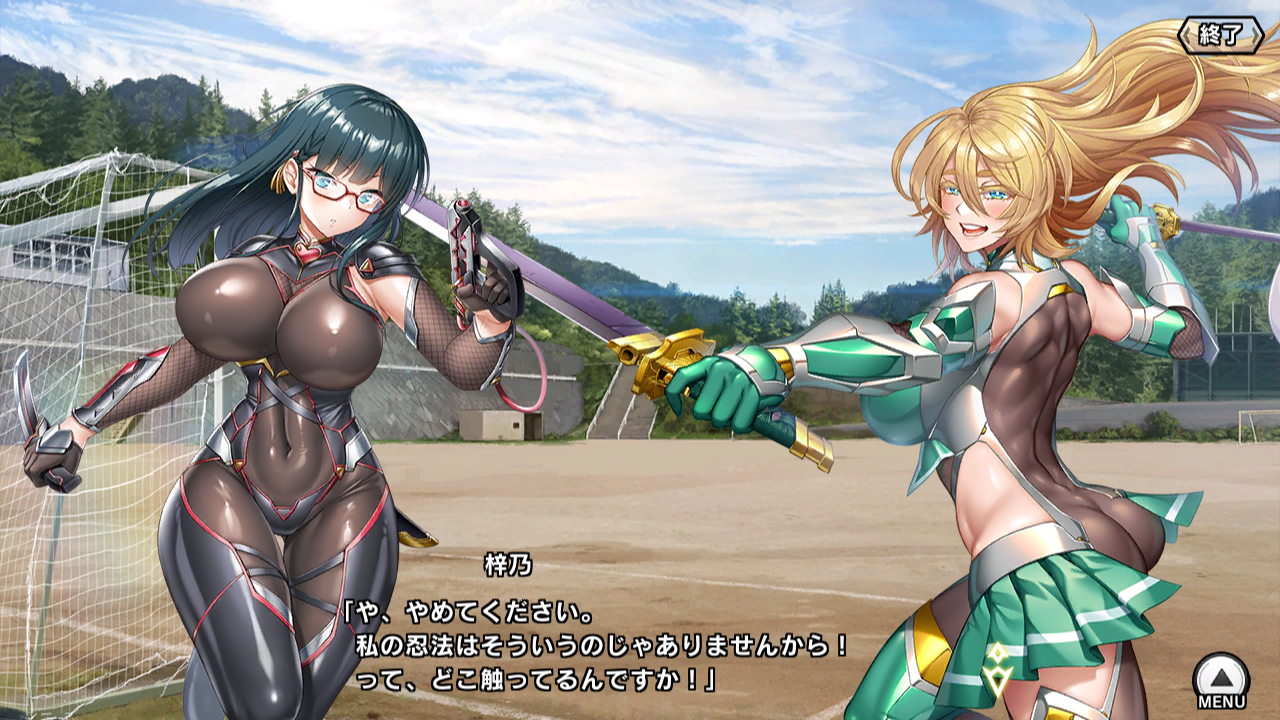The width and height of the screenshot is (1280, 720).
Task: Open the MENU arrow button
Action: point(1221,677)
